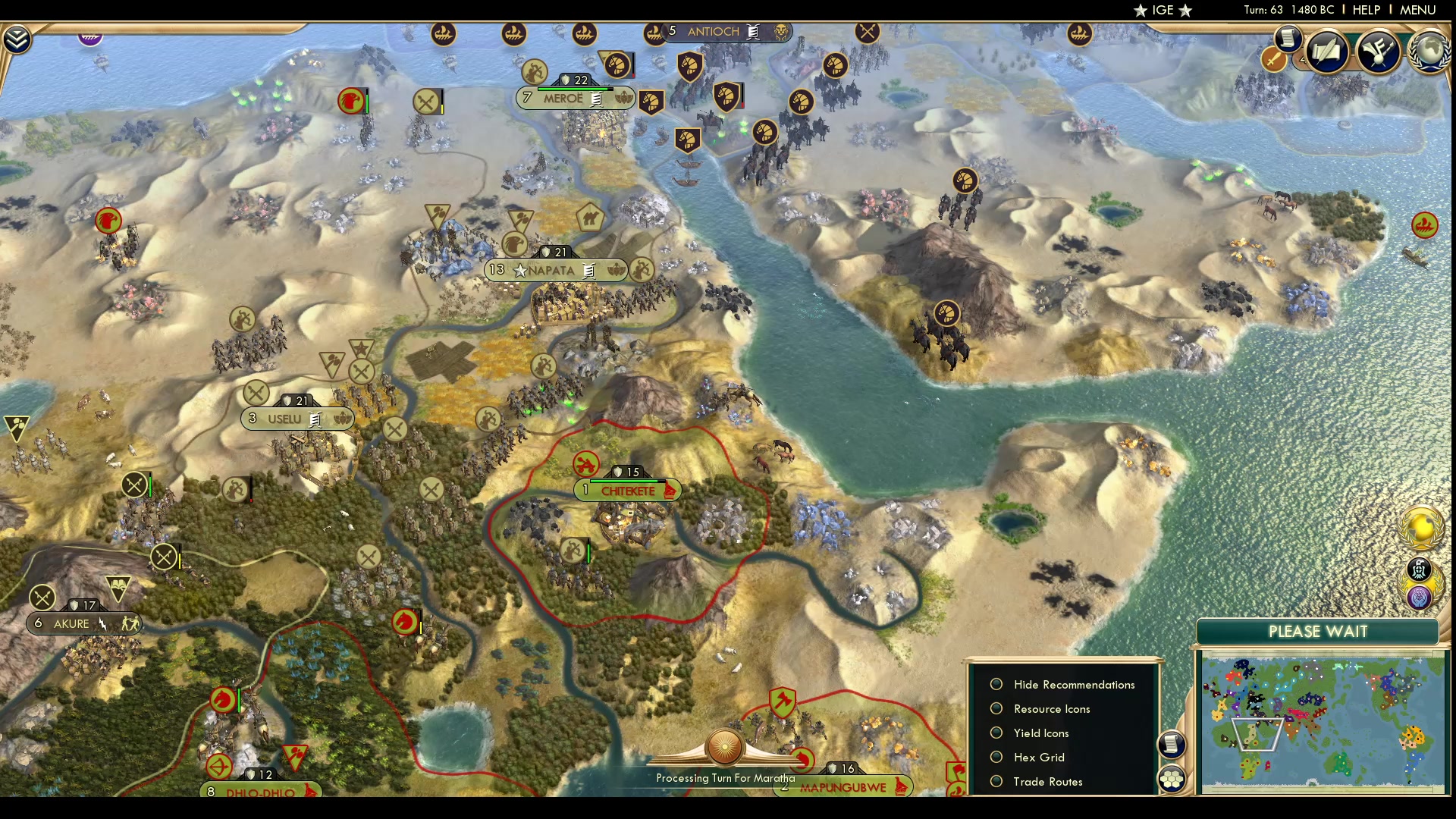
Task: View notifications with the small scroll icon
Action: coord(1288,39)
